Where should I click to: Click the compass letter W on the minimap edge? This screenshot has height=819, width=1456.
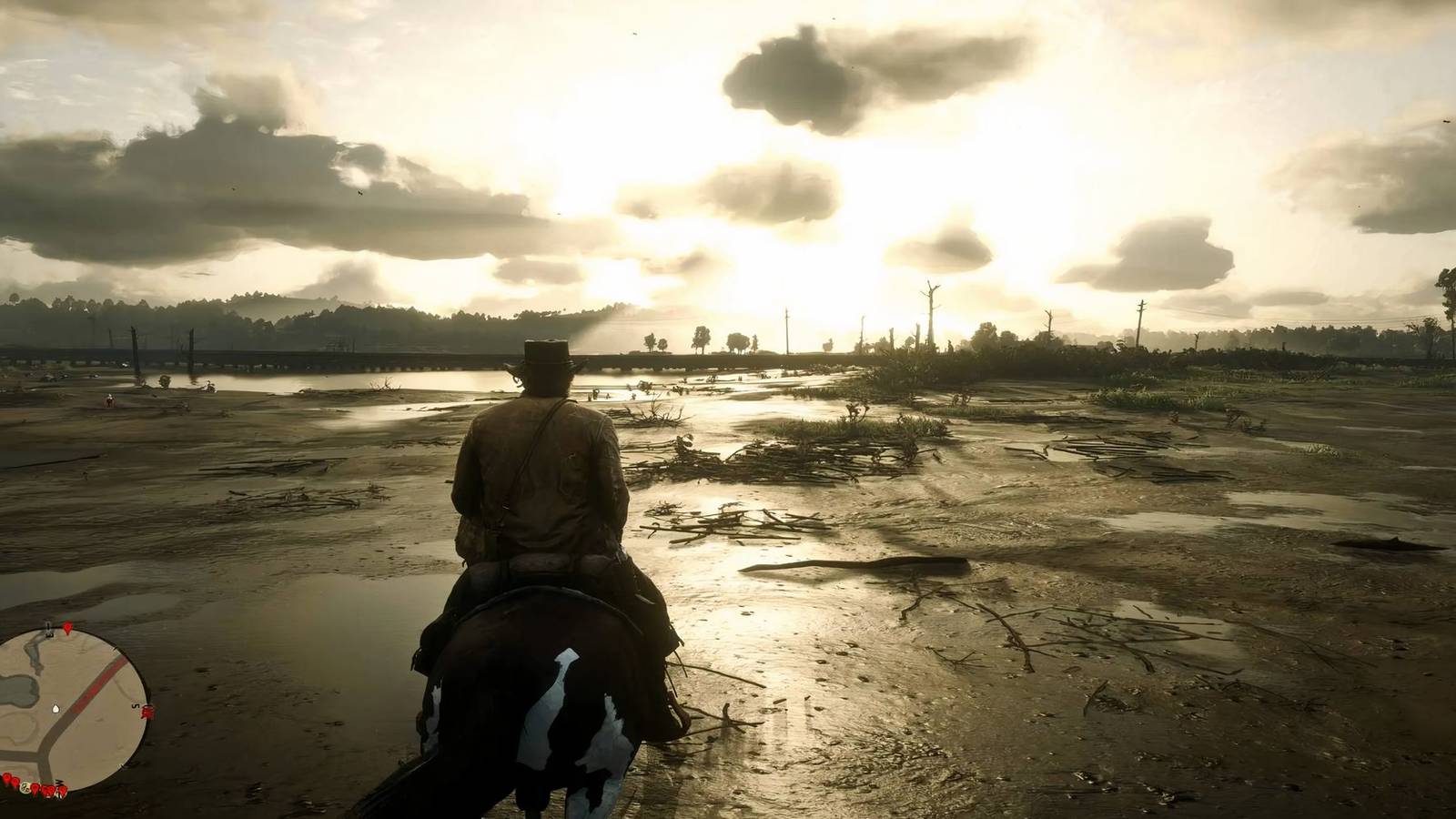(58, 781)
